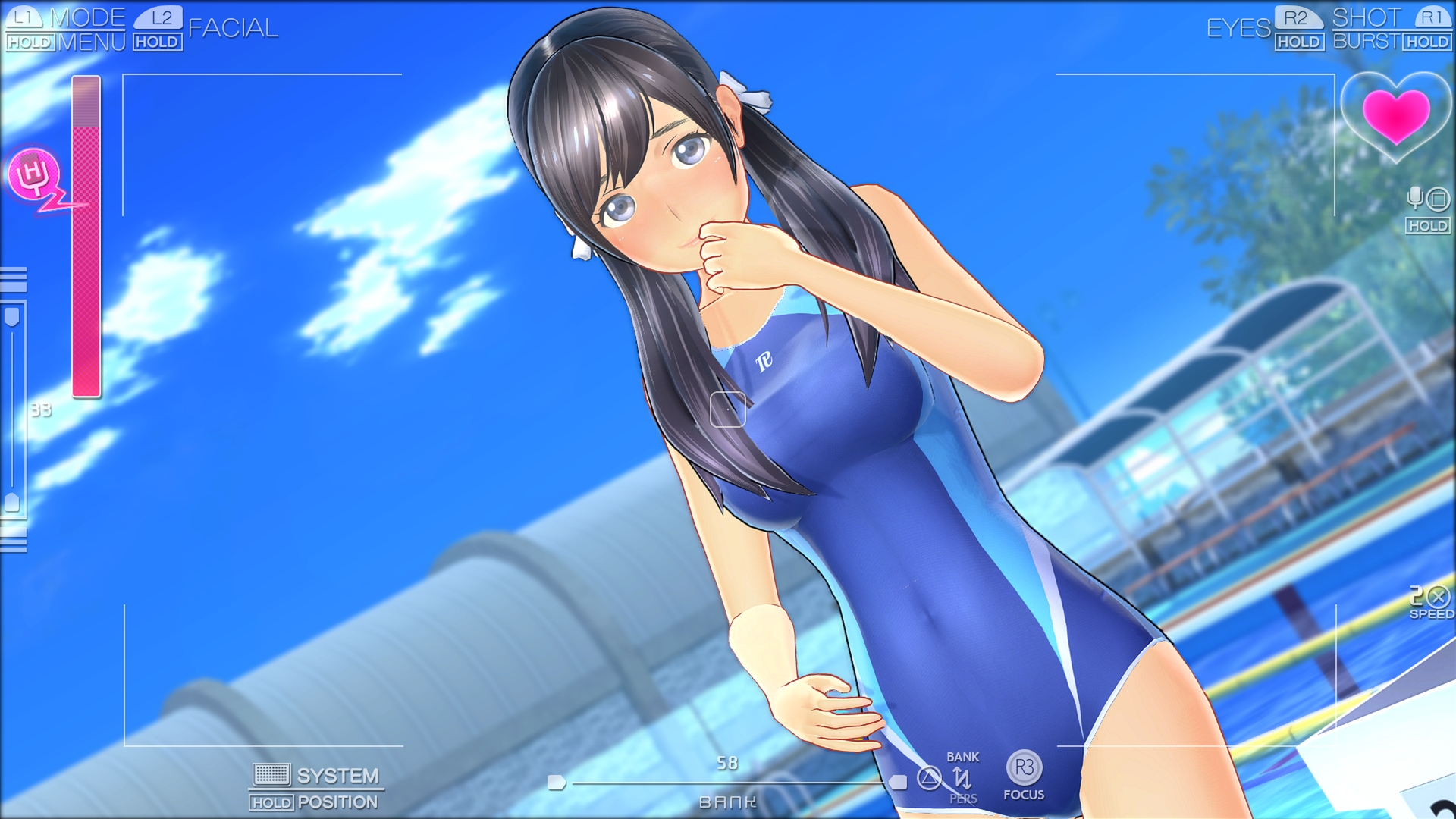
Task: Toggle HOLD under SHOT BURST
Action: 1427,43
